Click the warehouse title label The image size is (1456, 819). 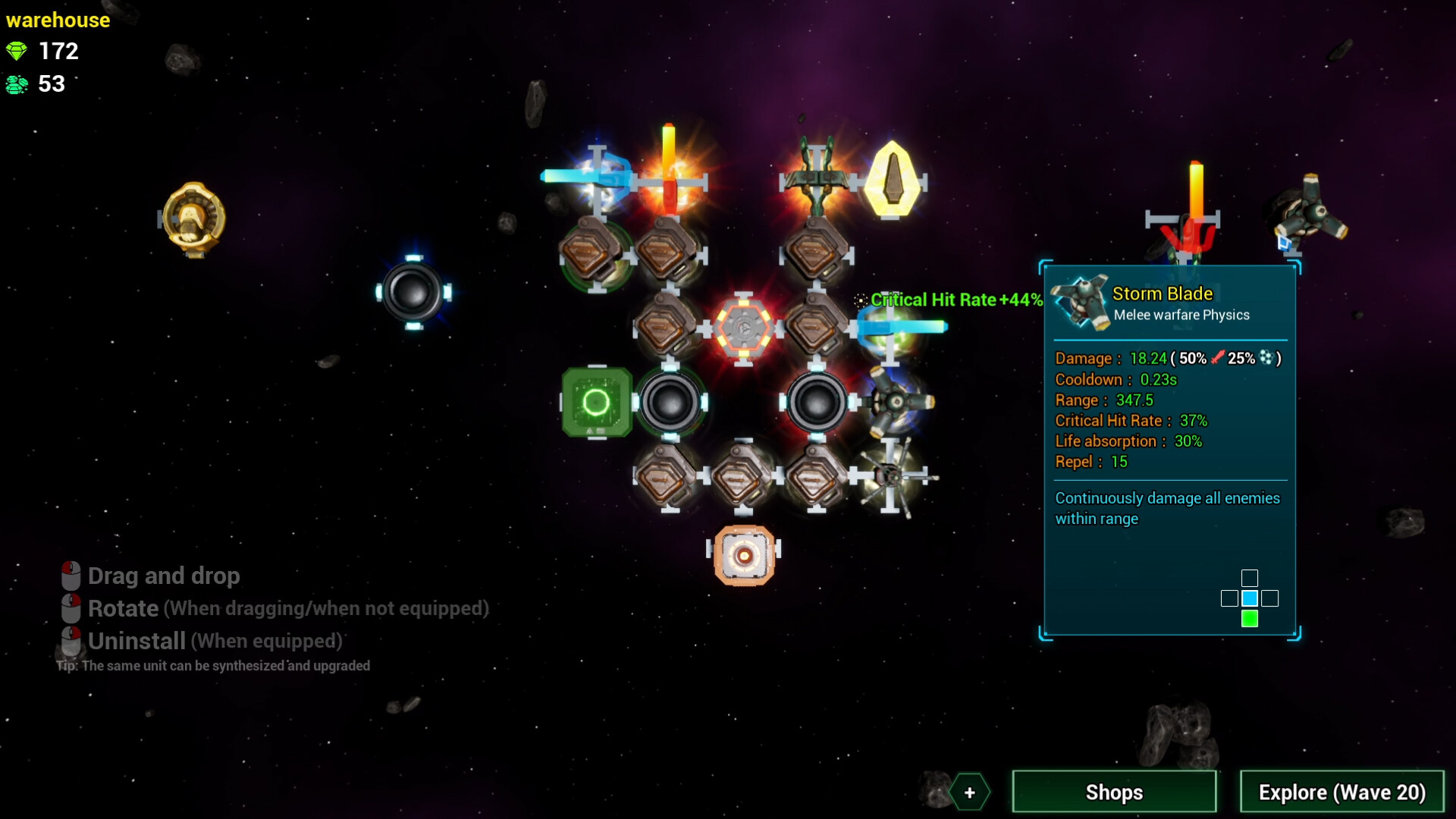click(58, 20)
